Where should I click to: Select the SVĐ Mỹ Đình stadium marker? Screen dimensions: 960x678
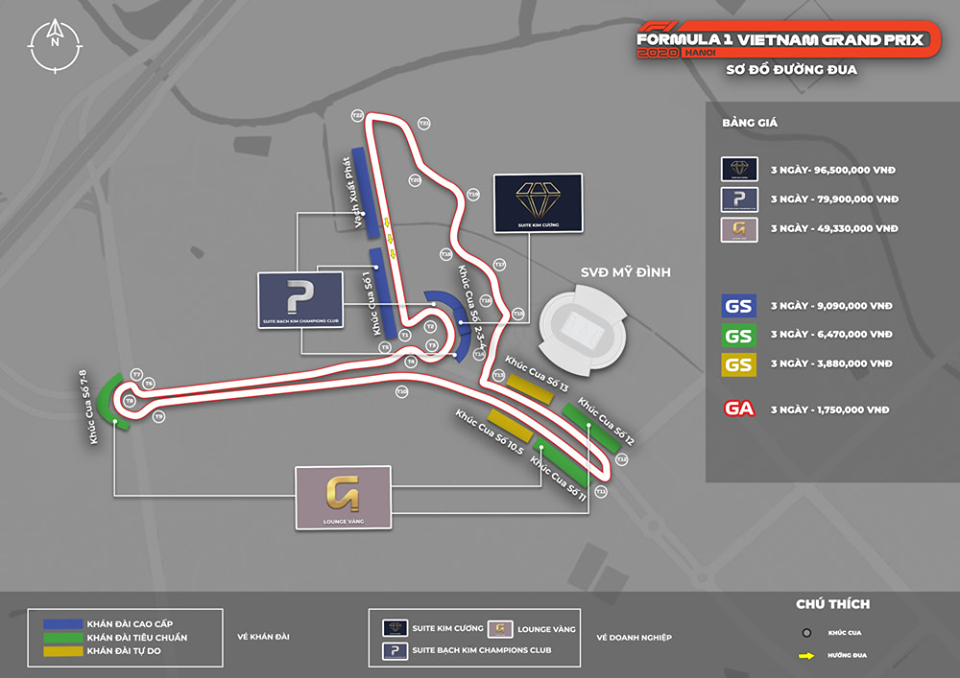582,325
